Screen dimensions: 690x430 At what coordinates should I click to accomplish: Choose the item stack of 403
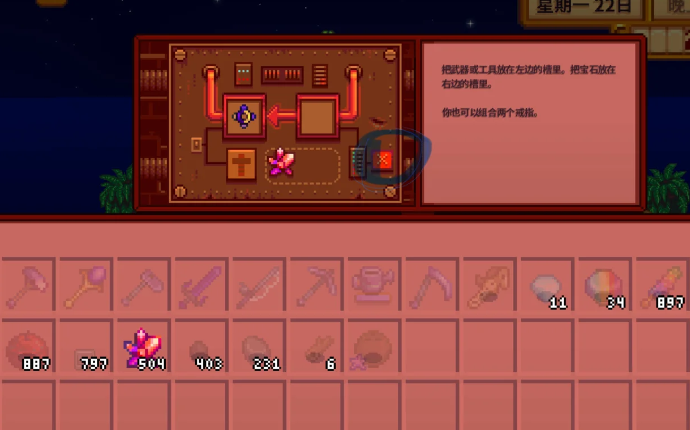200,348
